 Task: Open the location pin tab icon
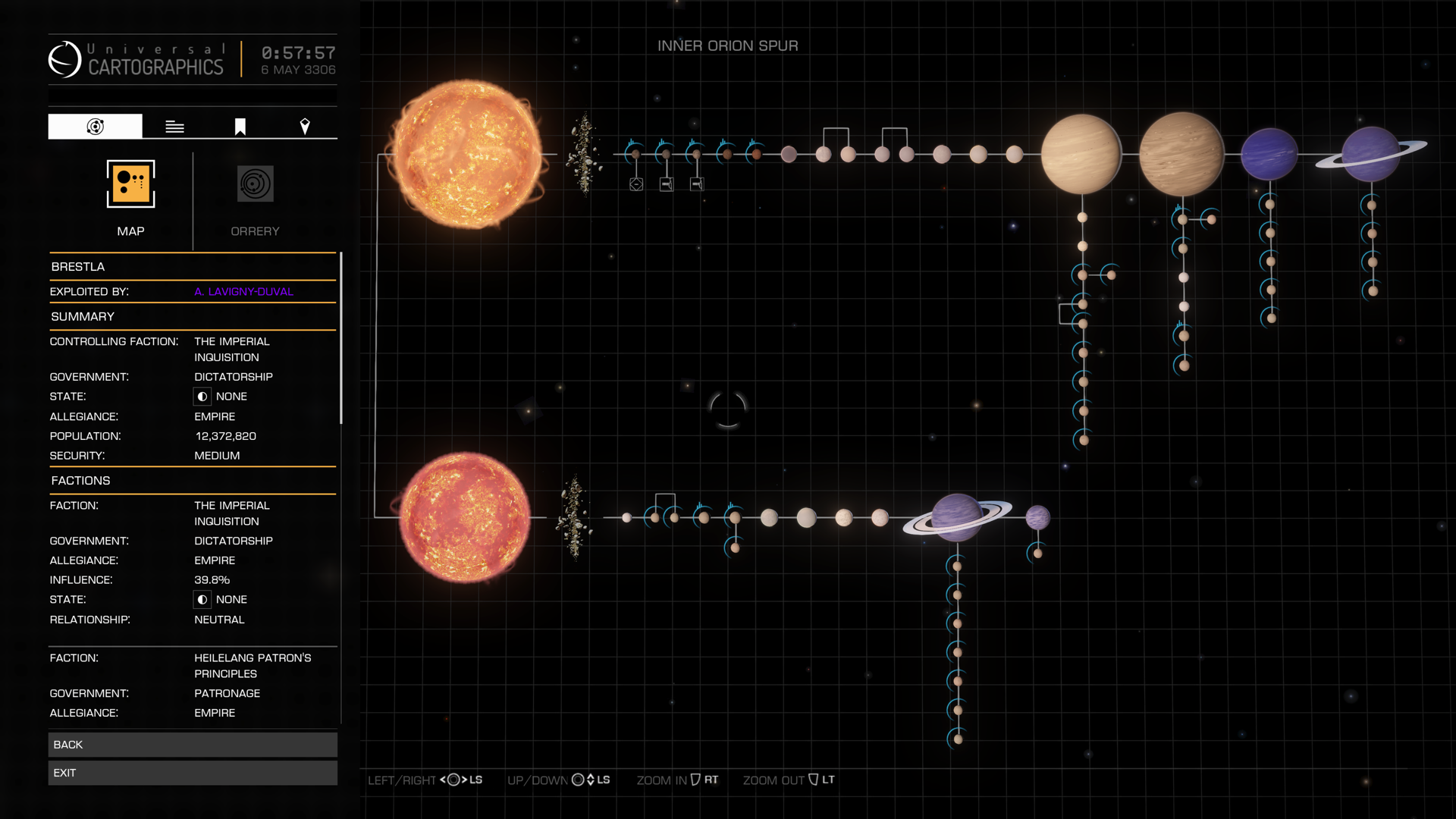pyautogui.click(x=306, y=126)
